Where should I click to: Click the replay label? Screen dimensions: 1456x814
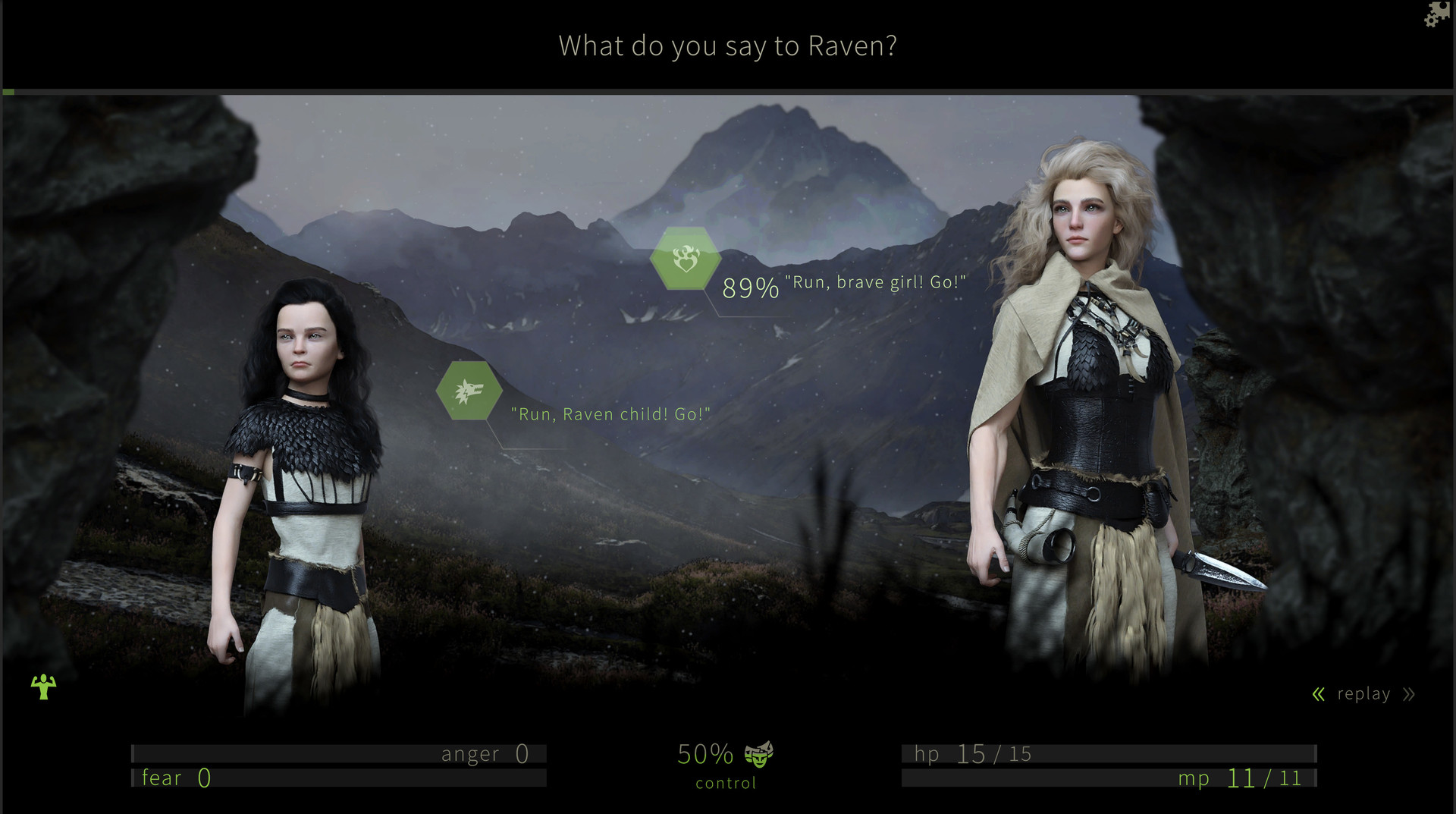point(1363,693)
